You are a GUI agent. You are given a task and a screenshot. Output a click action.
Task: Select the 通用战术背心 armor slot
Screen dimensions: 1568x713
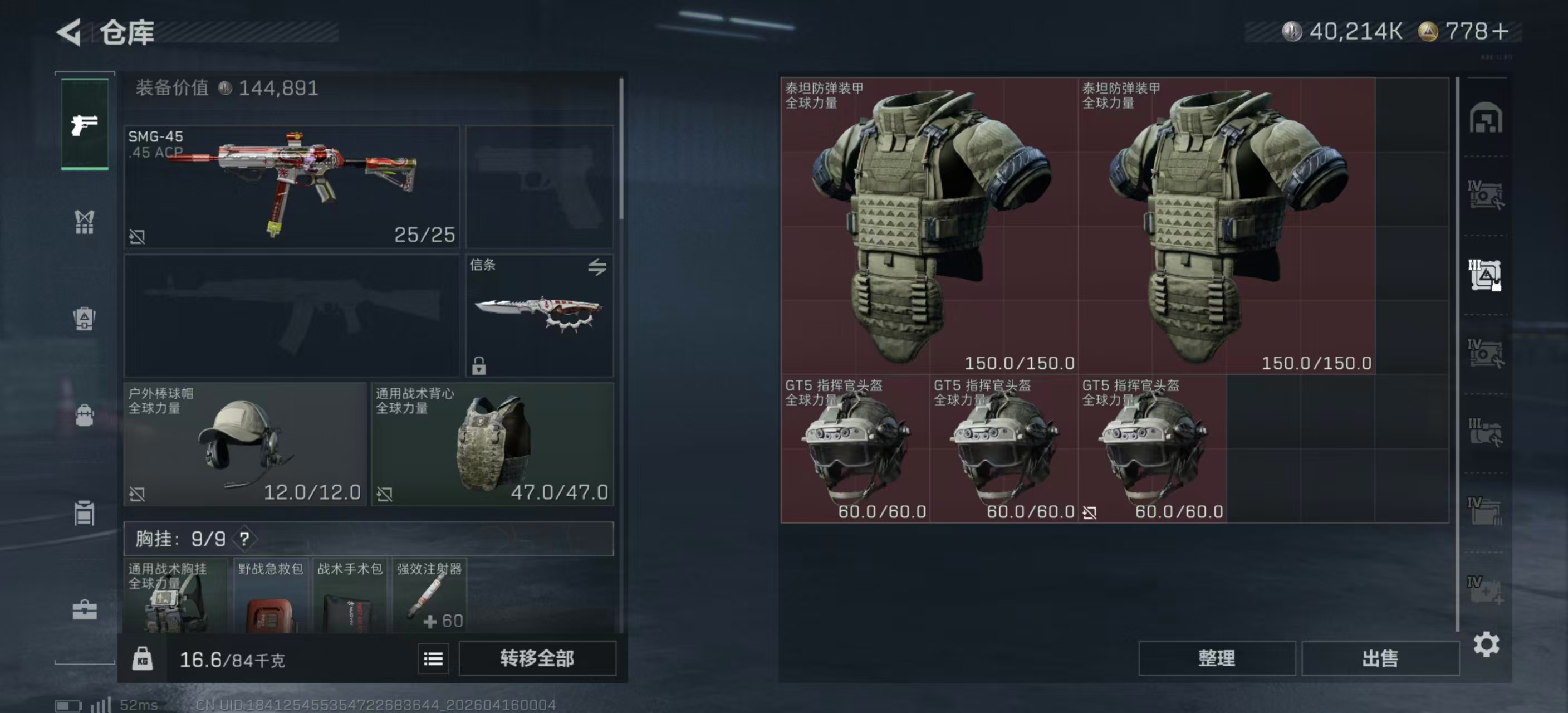492,443
